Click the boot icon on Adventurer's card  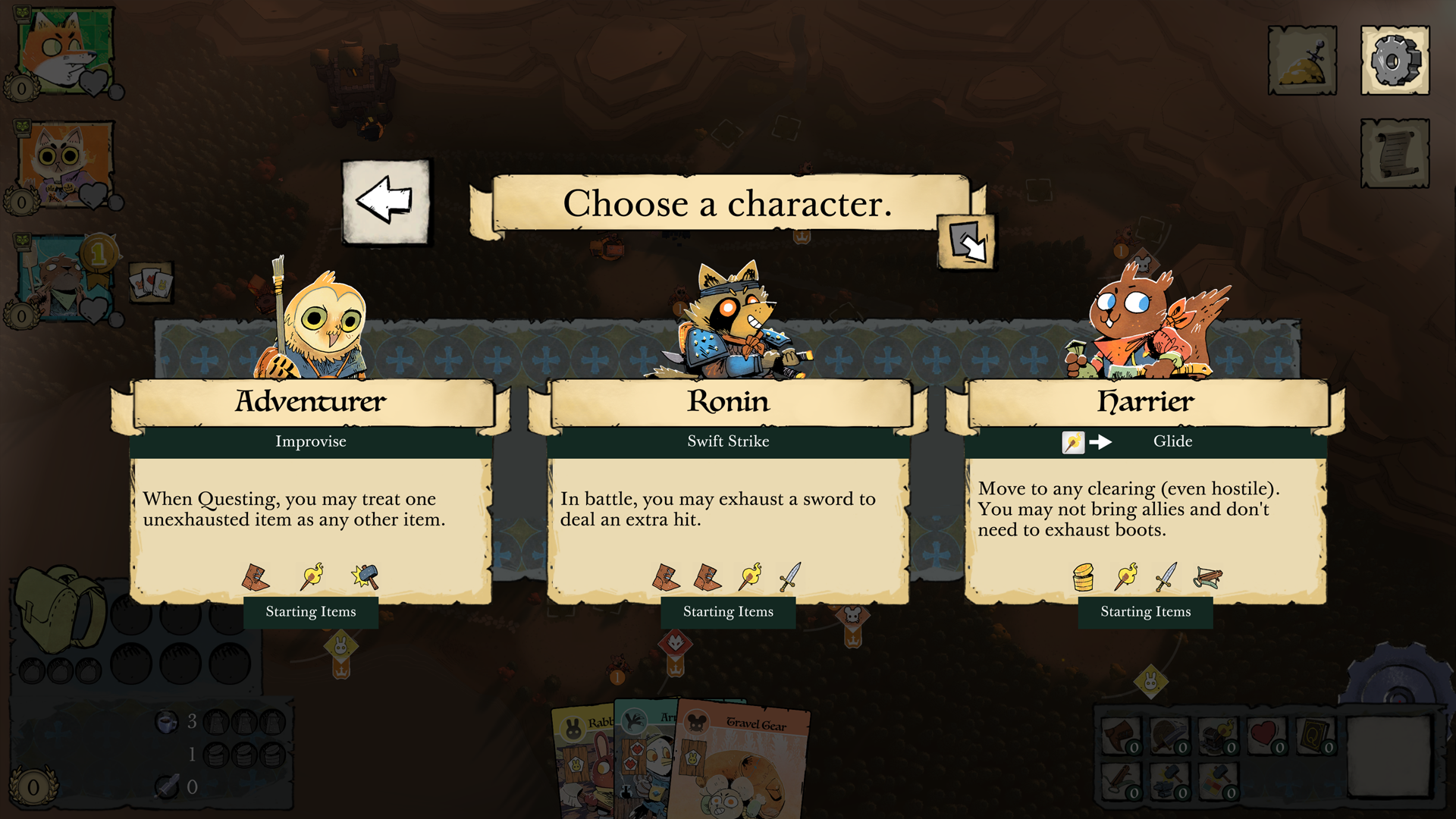[x=256, y=576]
